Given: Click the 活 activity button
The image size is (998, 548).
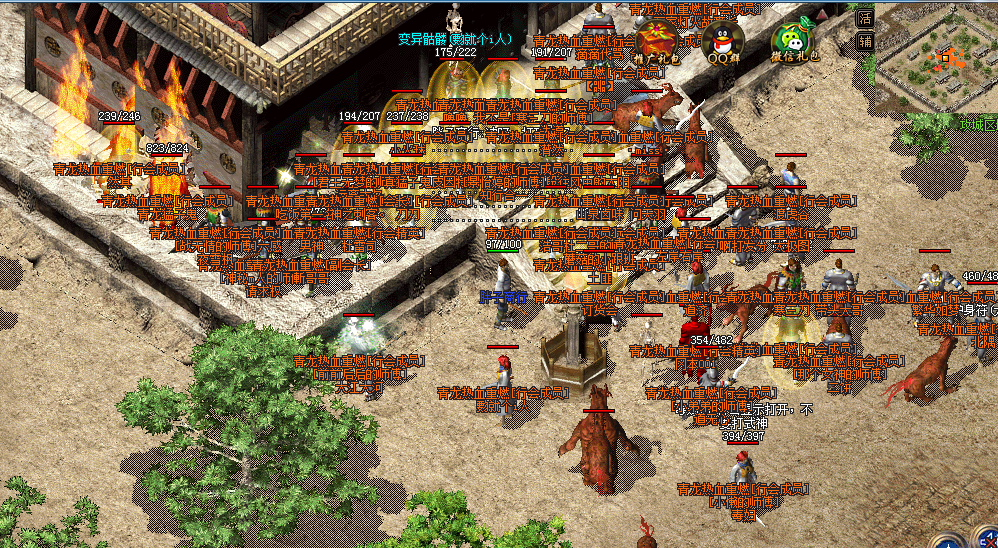Looking at the screenshot, I should click(866, 17).
